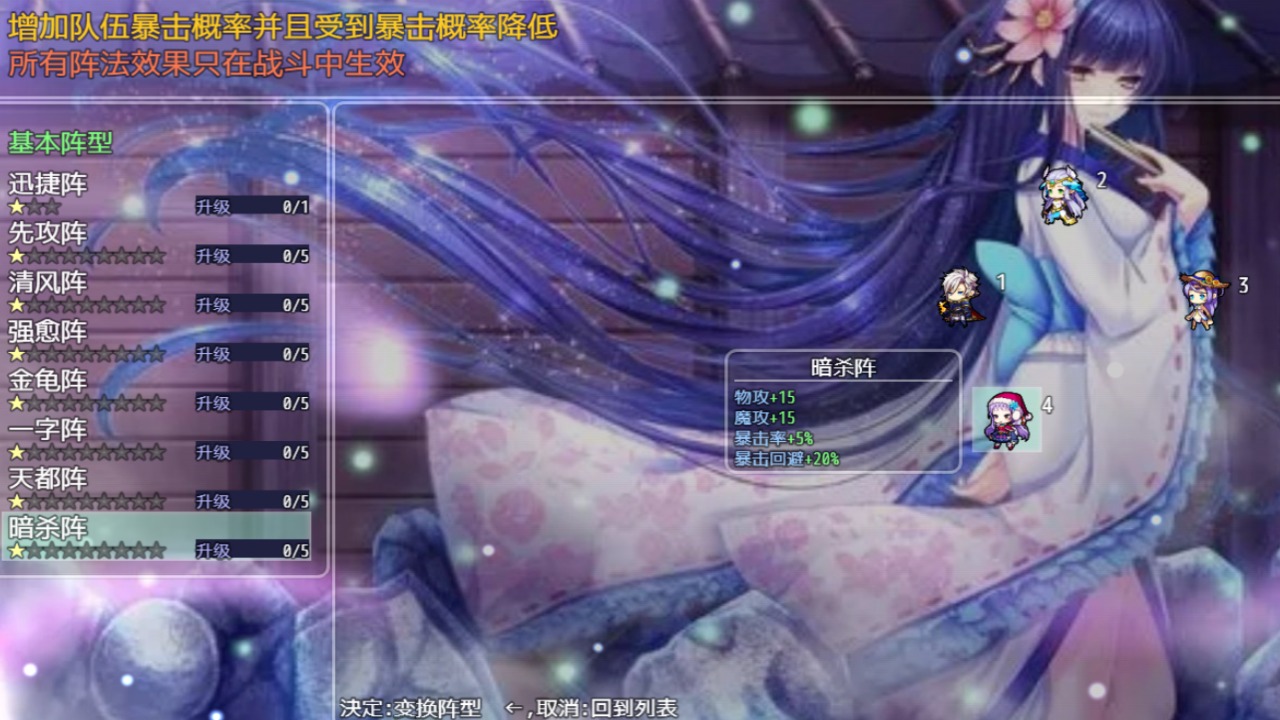The image size is (1280, 720).
Task: Click the filled star under 迅捷阵
Action: tap(17, 205)
